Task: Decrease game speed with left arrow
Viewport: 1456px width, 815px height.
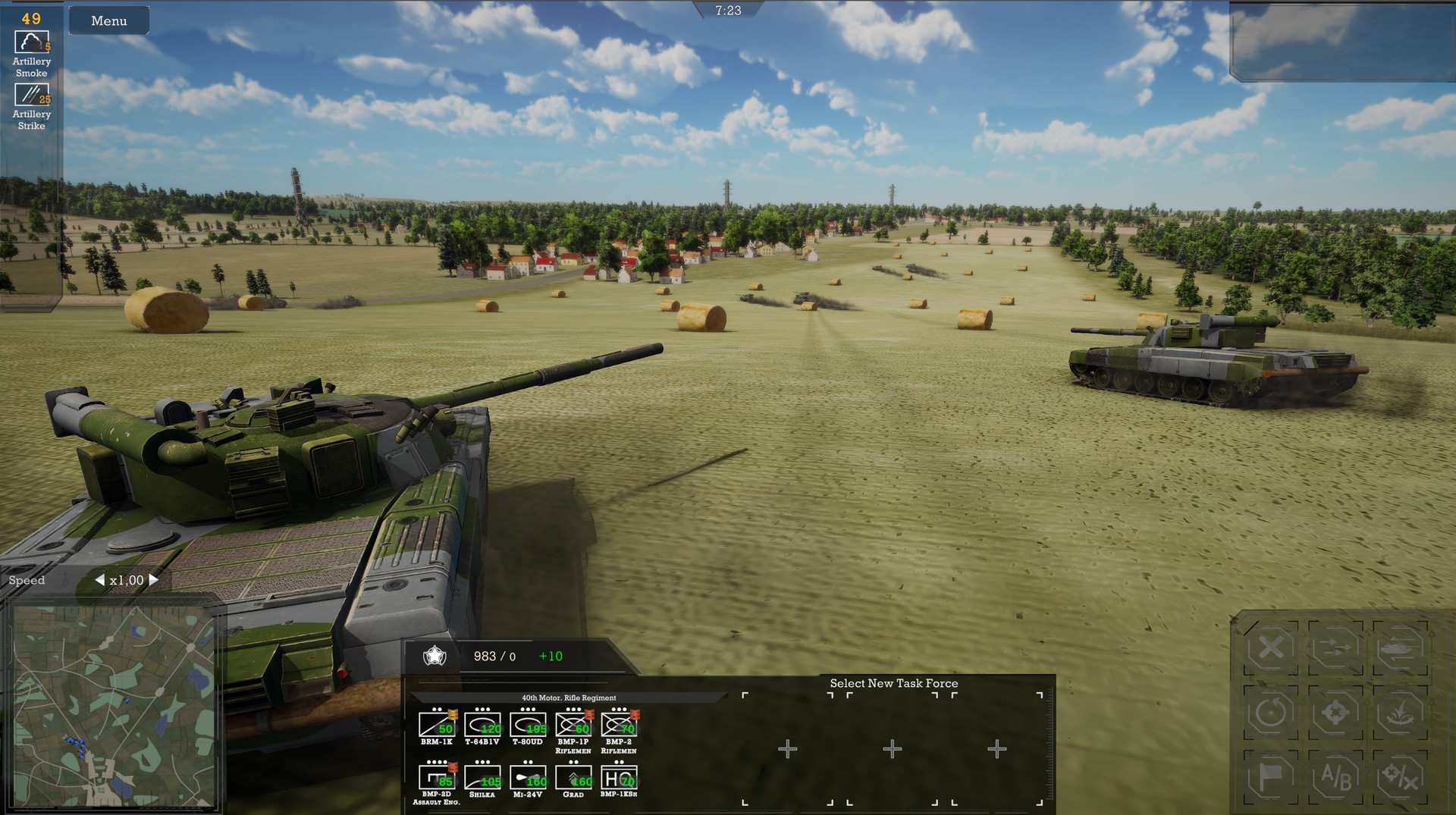Action: coord(102,579)
